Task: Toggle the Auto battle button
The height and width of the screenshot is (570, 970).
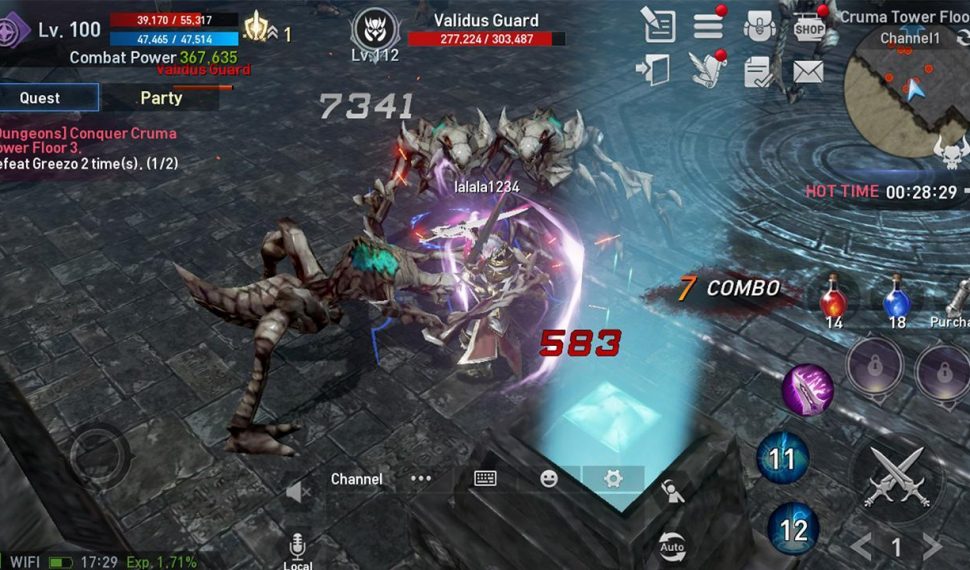Action: coord(672,546)
